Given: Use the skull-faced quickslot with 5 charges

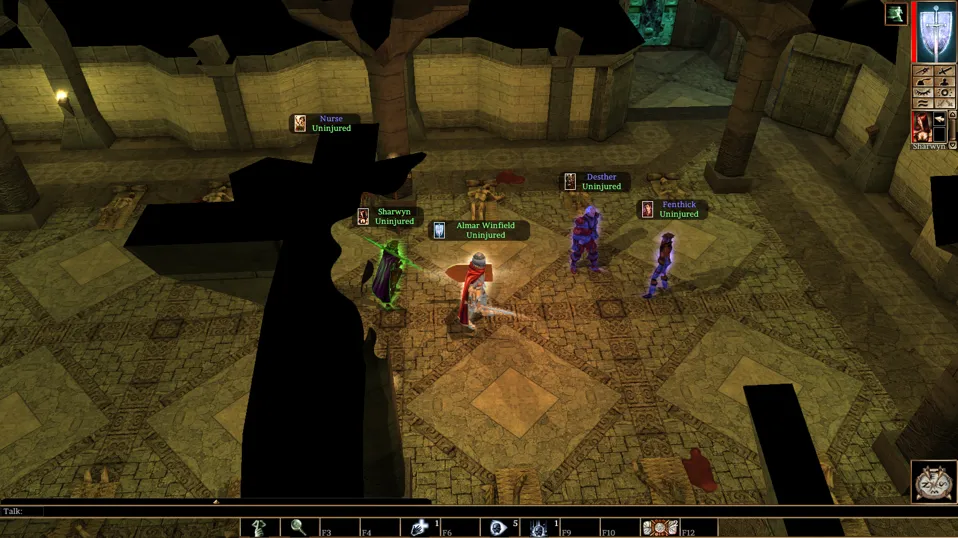Looking at the screenshot, I should (x=499, y=527).
